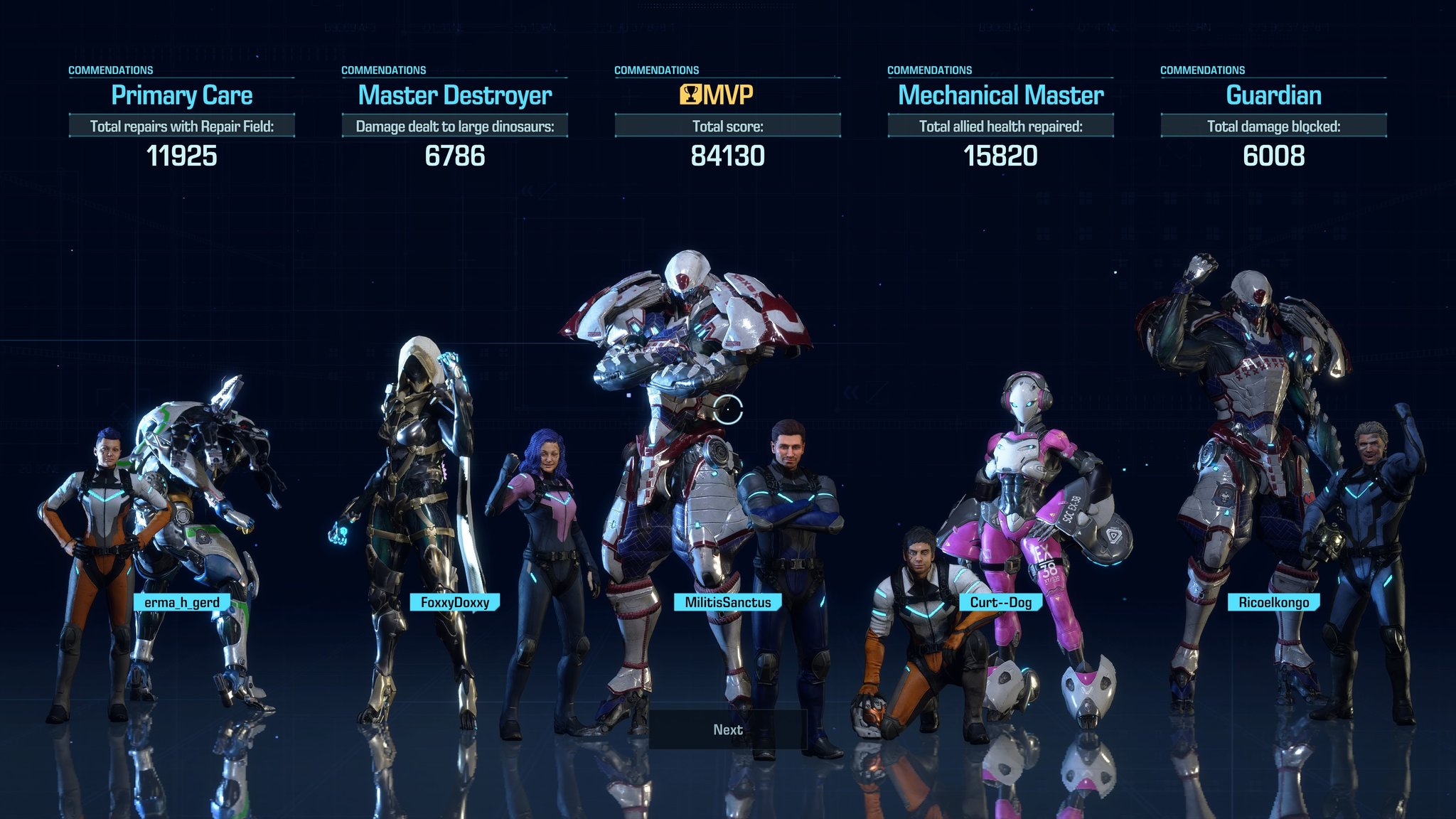
Task: Select the FoxxyDoxxy player name tag
Action: click(455, 602)
